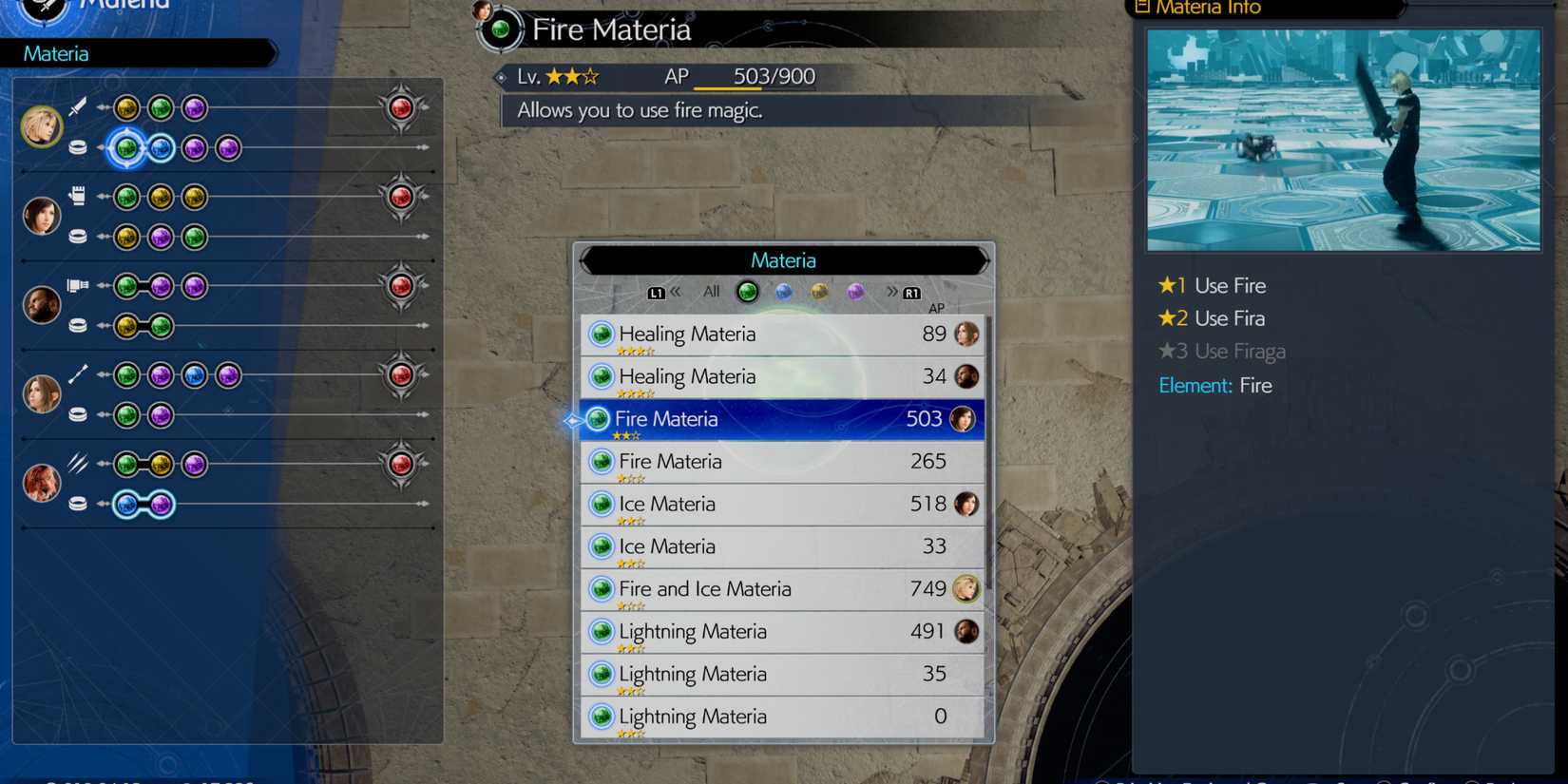This screenshot has height=784, width=1568.
Task: Click the linked blue materia pair on bottom character
Action: pos(141,504)
